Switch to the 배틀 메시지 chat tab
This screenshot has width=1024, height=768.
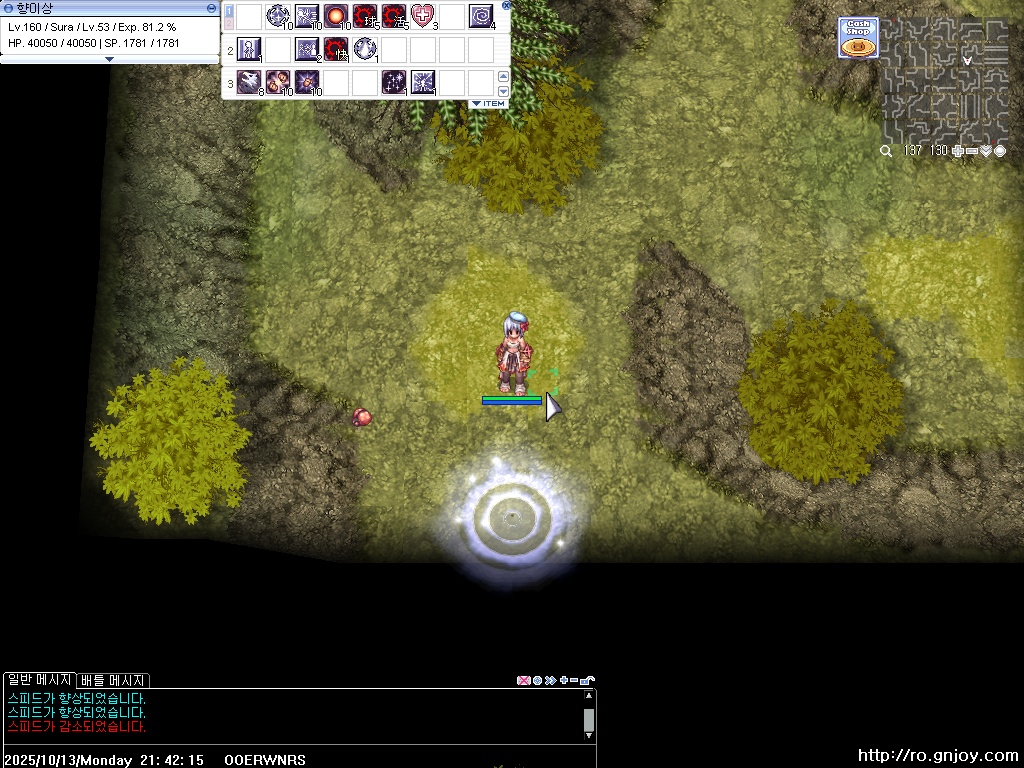[114, 680]
